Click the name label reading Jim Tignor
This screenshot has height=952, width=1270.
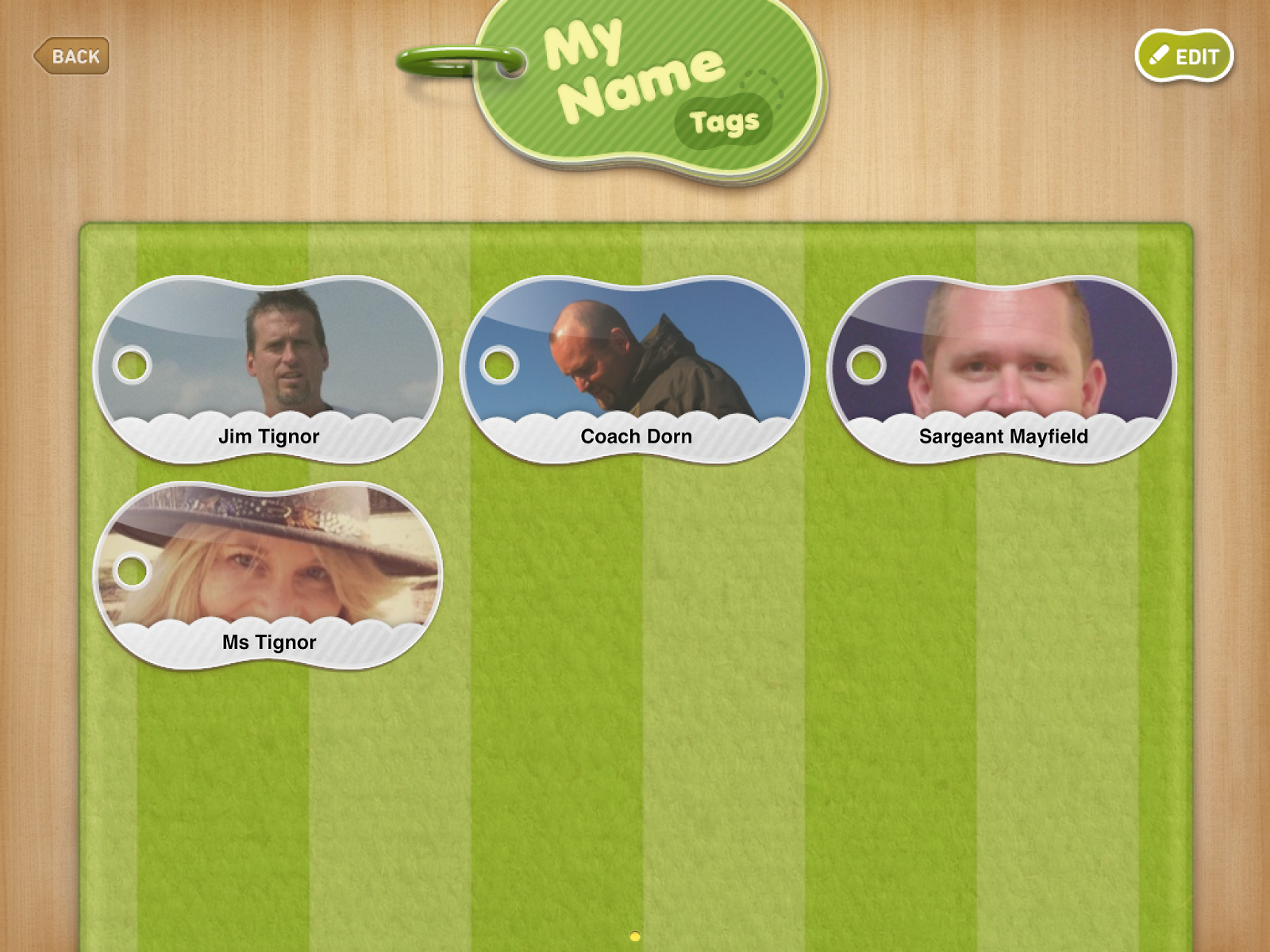point(269,436)
